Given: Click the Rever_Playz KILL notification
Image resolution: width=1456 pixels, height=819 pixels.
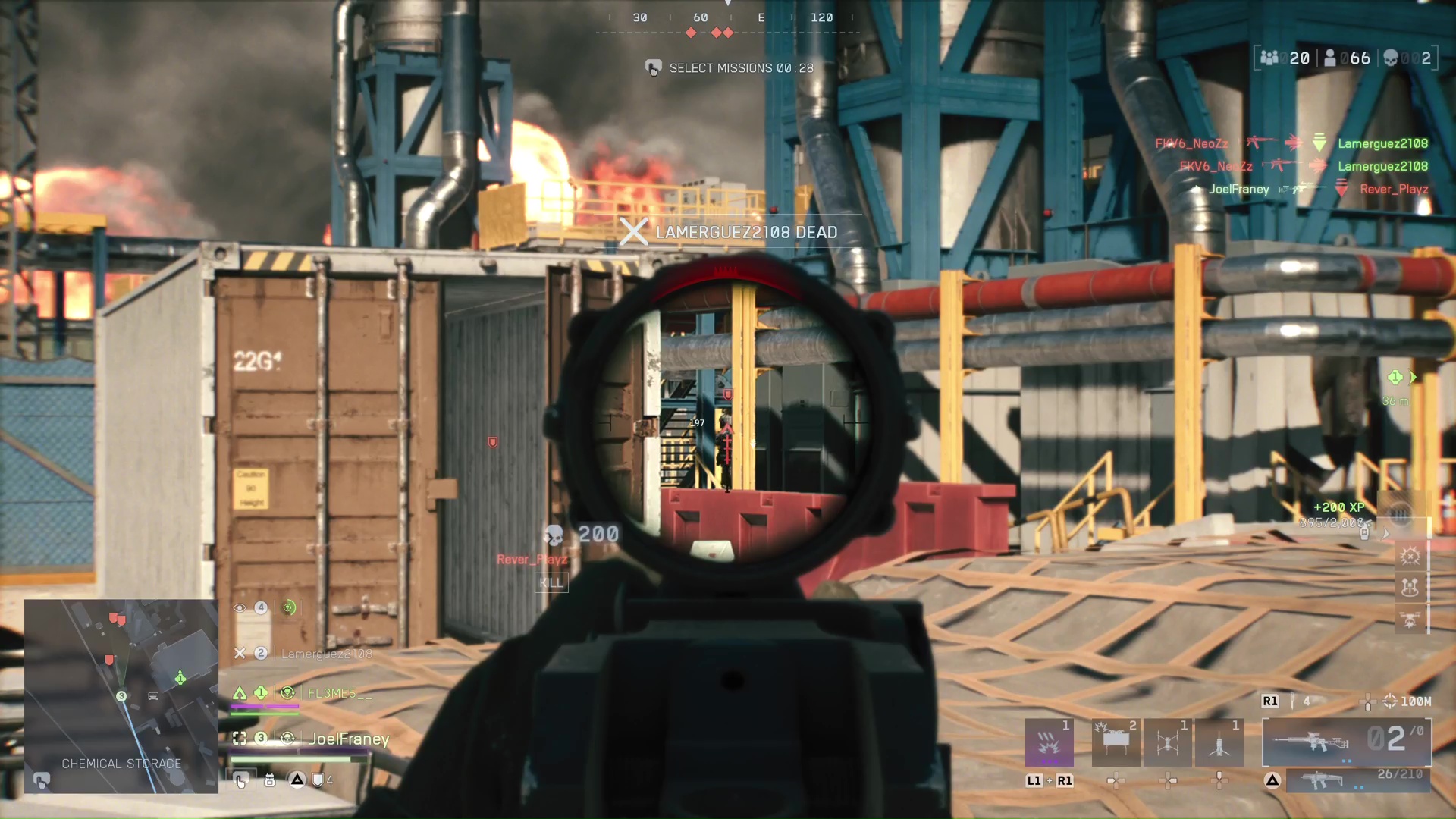Looking at the screenshot, I should click(551, 582).
